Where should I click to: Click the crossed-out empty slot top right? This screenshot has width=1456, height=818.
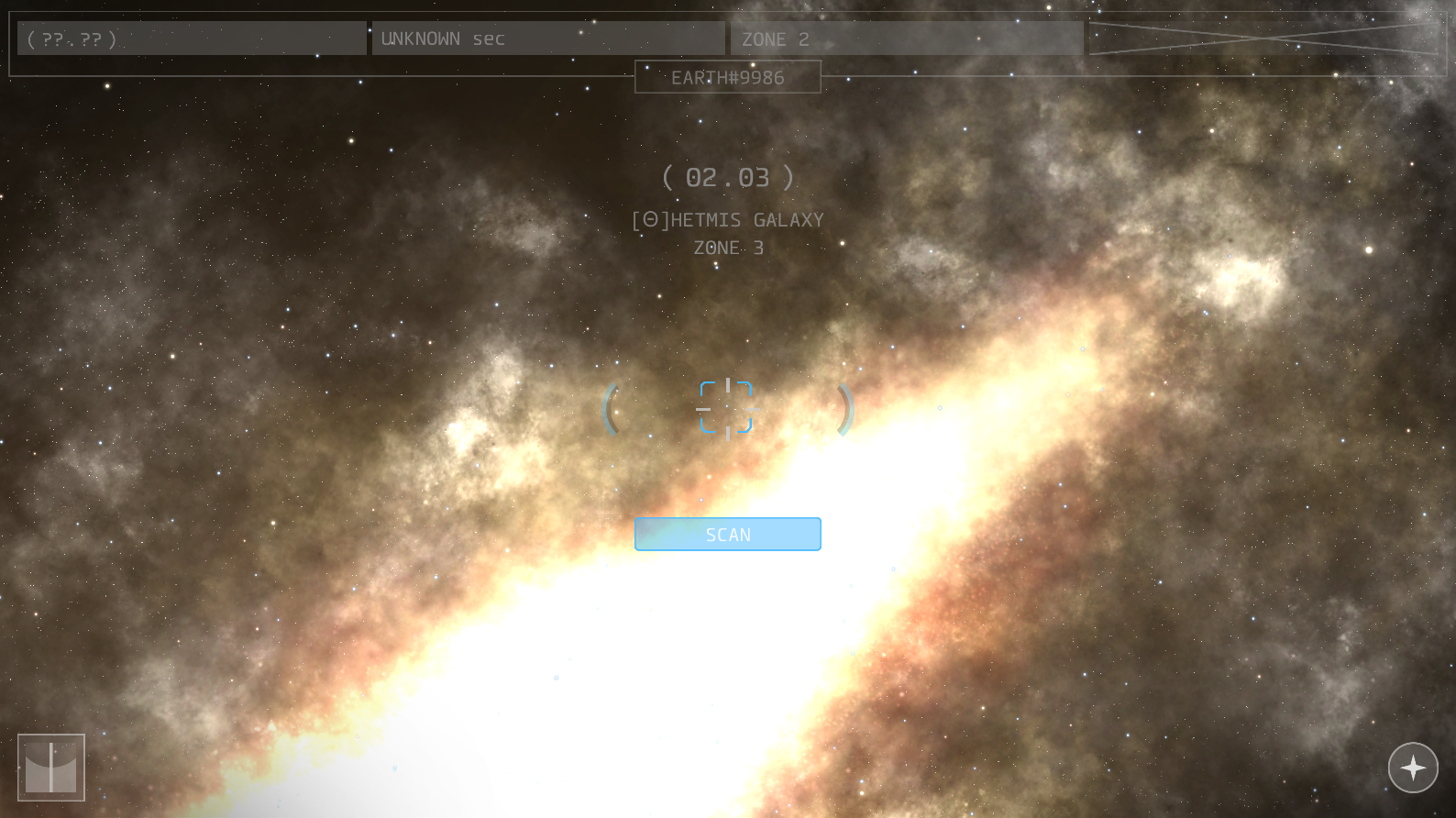(1268, 39)
